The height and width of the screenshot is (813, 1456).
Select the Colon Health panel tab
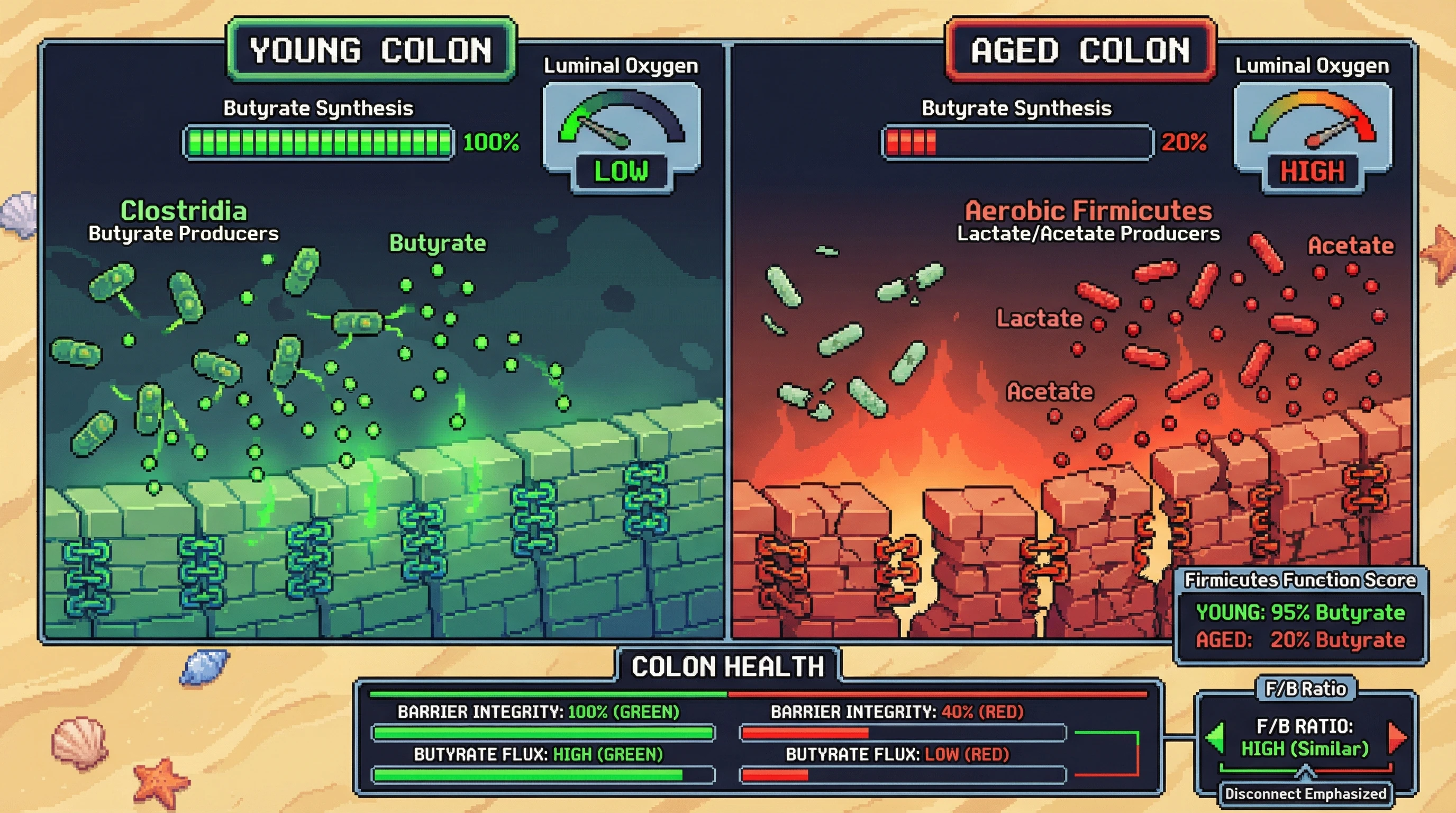pos(727,666)
